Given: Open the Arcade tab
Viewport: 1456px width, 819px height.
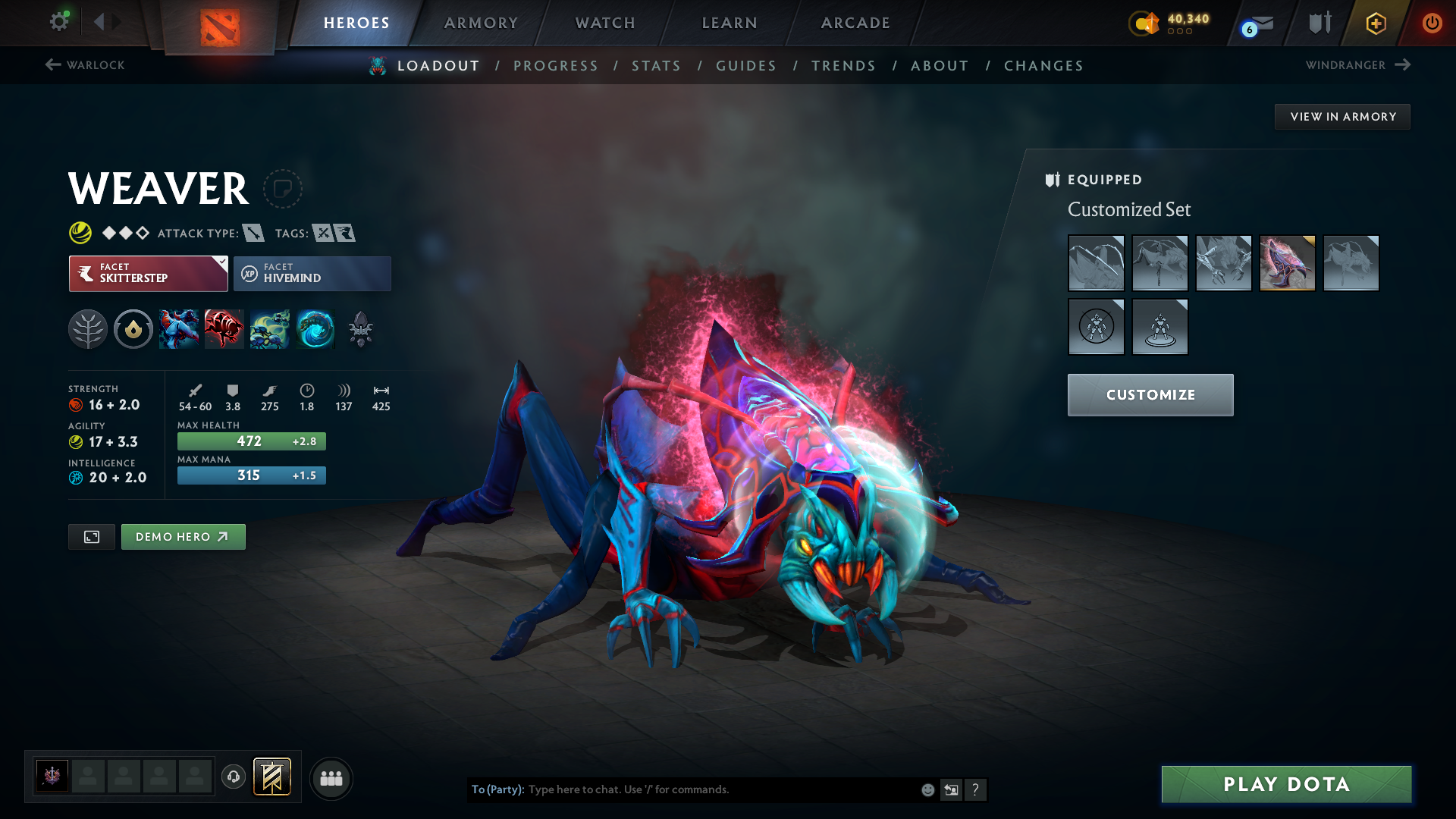Looking at the screenshot, I should 855,23.
